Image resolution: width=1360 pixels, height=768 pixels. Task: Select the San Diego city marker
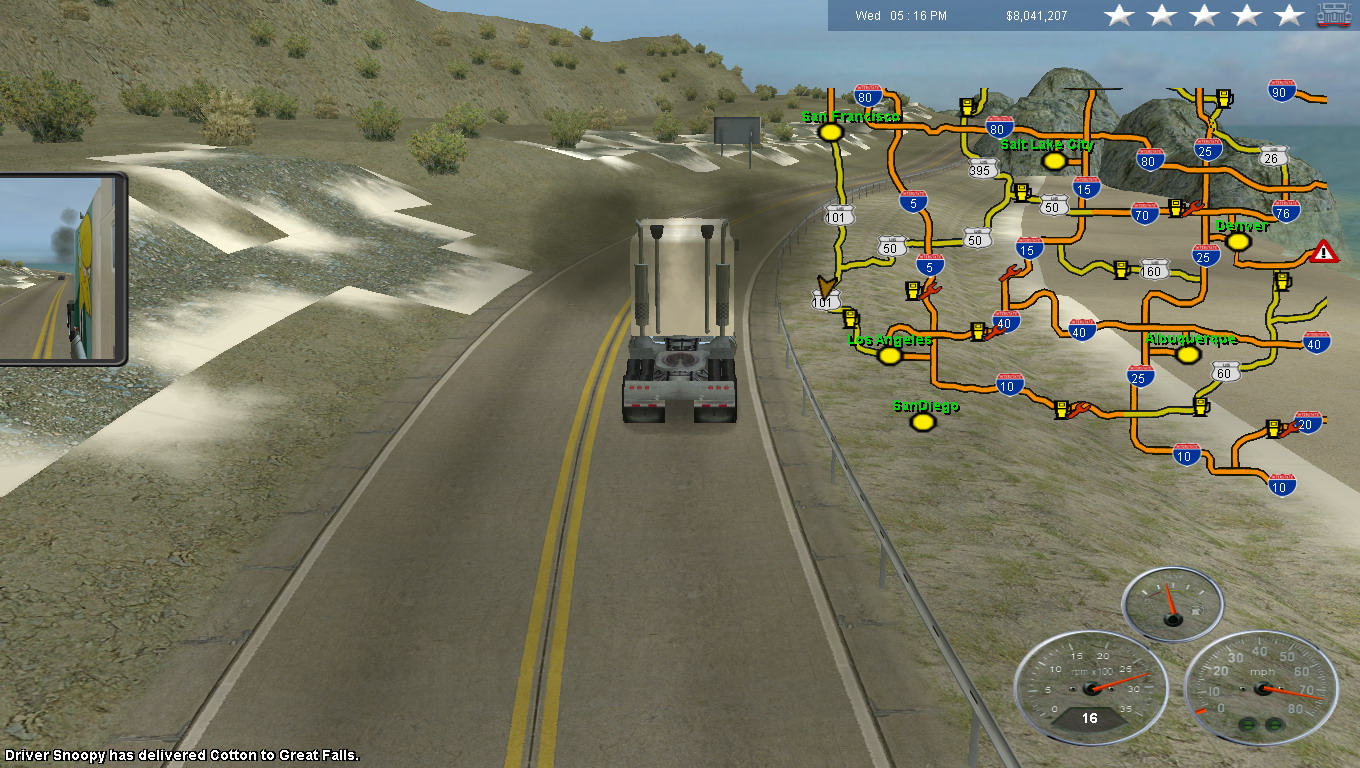coord(923,421)
